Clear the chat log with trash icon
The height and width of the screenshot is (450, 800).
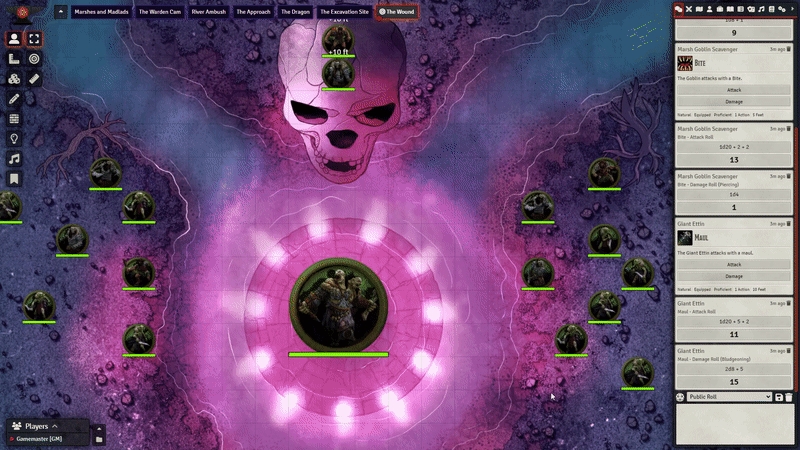[789, 397]
